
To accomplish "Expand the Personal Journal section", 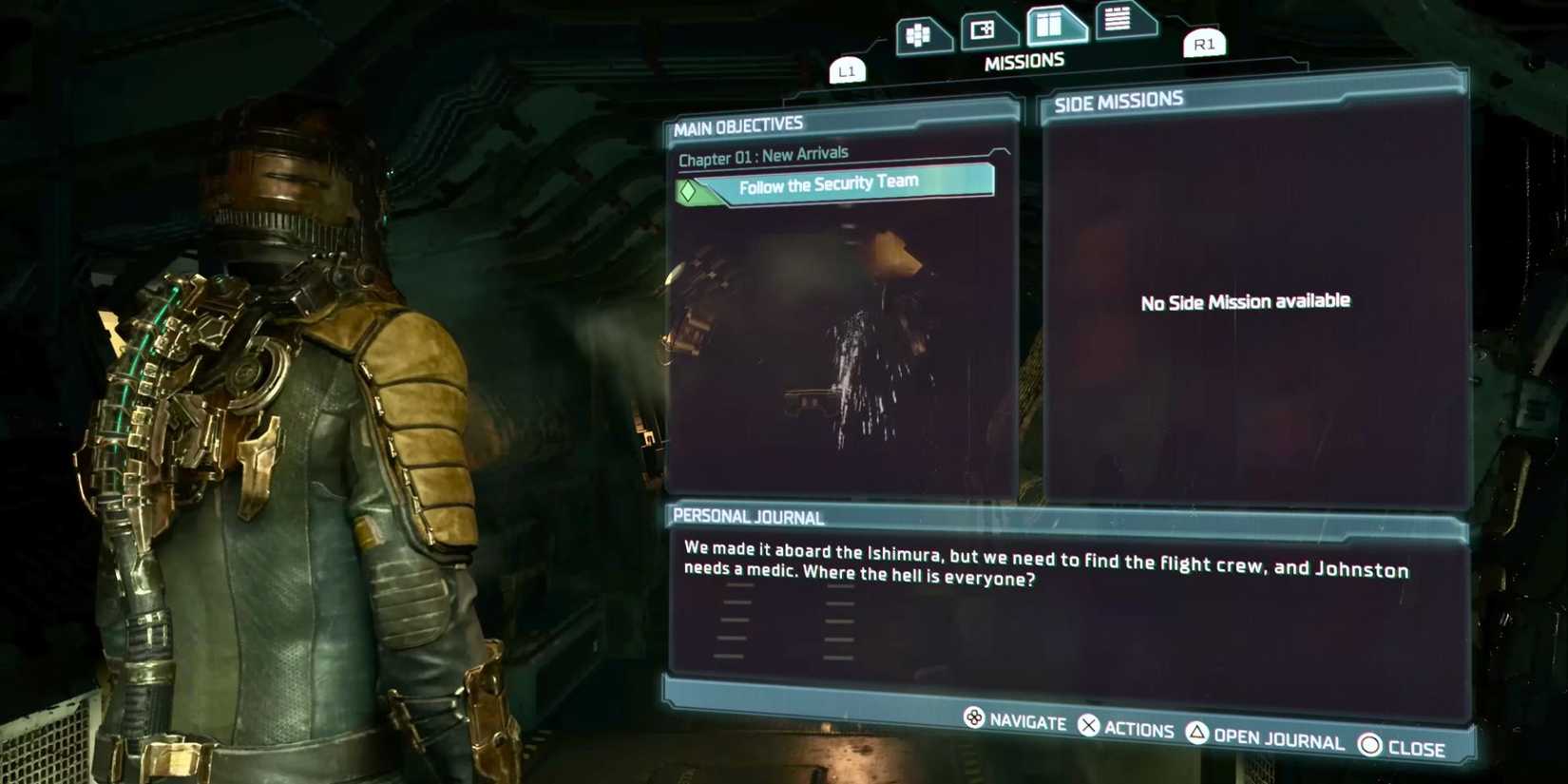I will tap(748, 517).
